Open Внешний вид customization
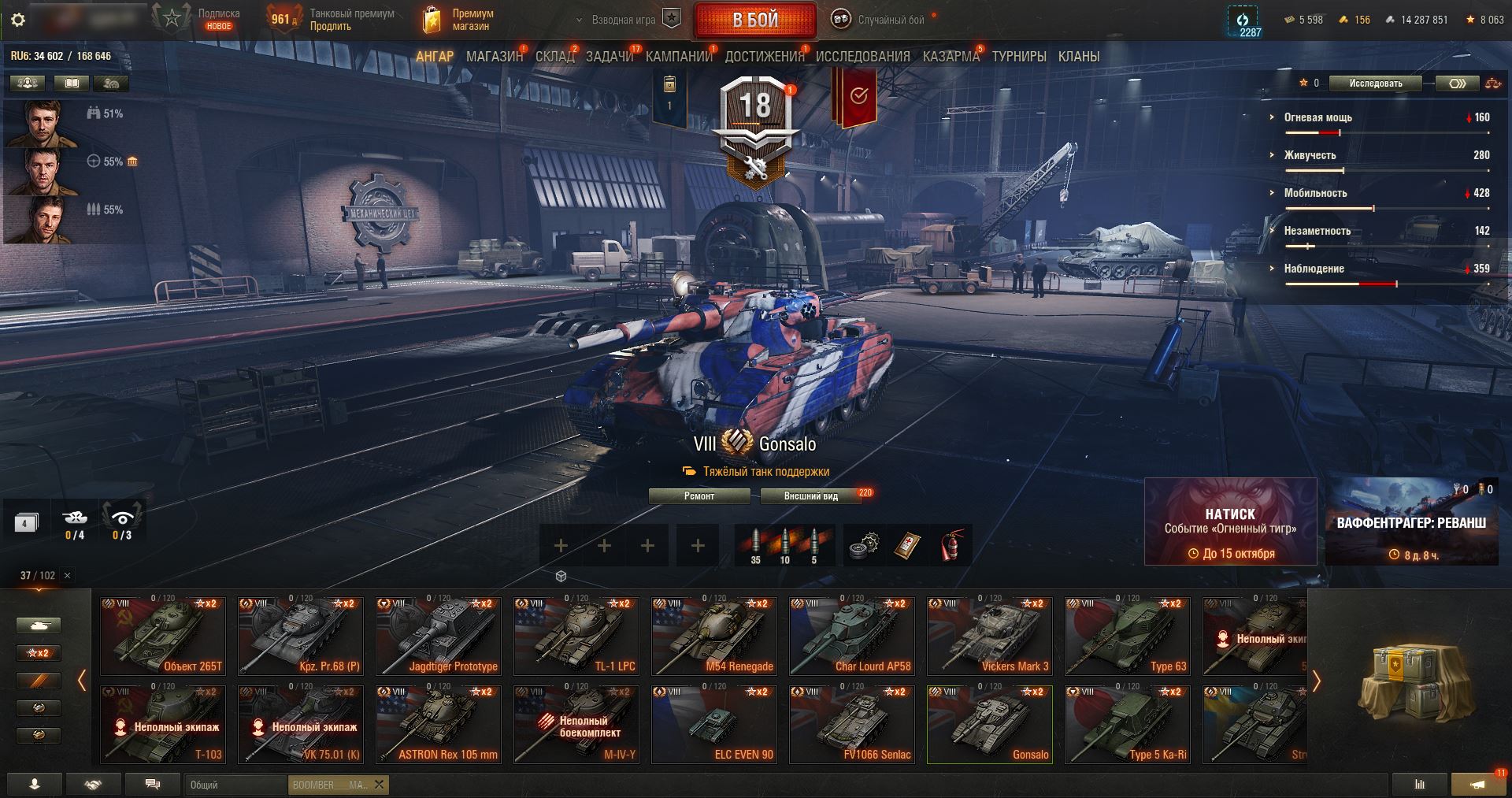The width and height of the screenshot is (1512, 798). click(810, 496)
